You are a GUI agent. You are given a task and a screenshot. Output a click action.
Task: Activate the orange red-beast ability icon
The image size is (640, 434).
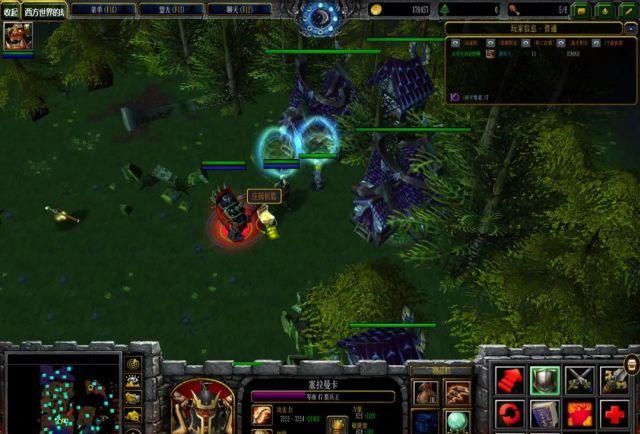(581, 413)
